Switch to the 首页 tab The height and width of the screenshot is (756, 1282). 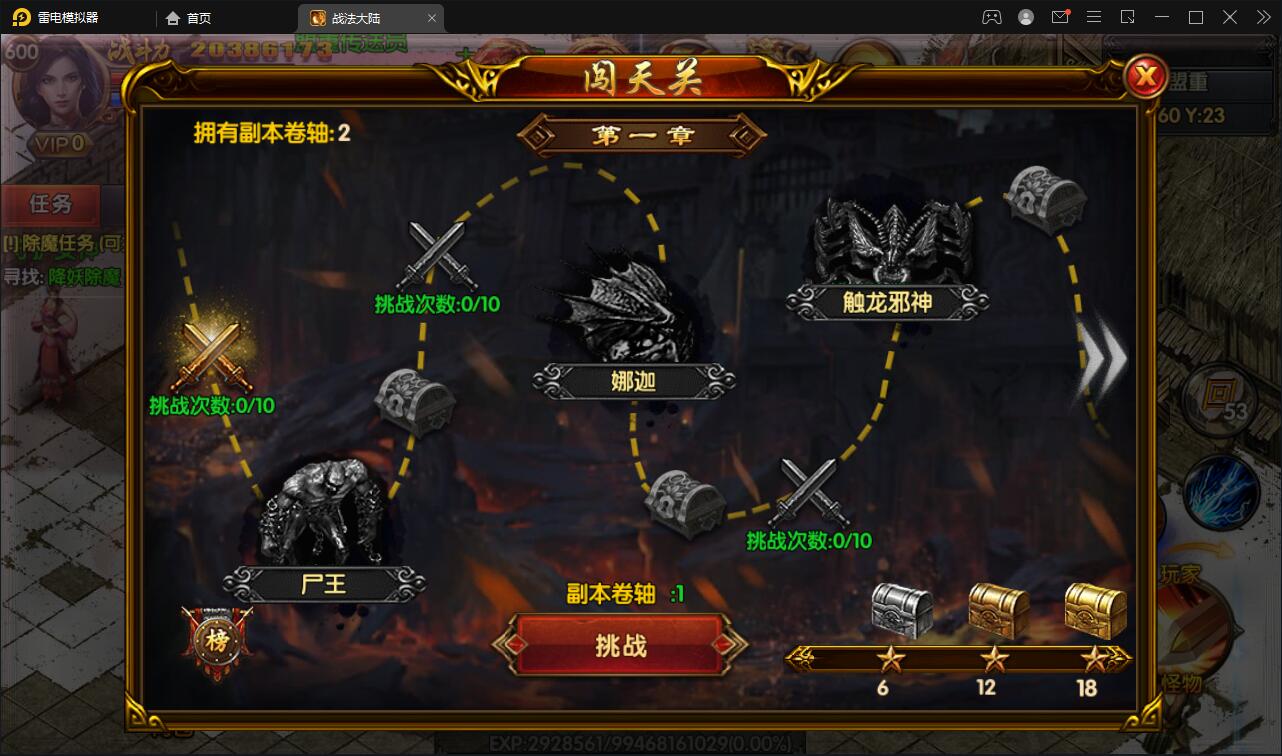click(x=189, y=17)
